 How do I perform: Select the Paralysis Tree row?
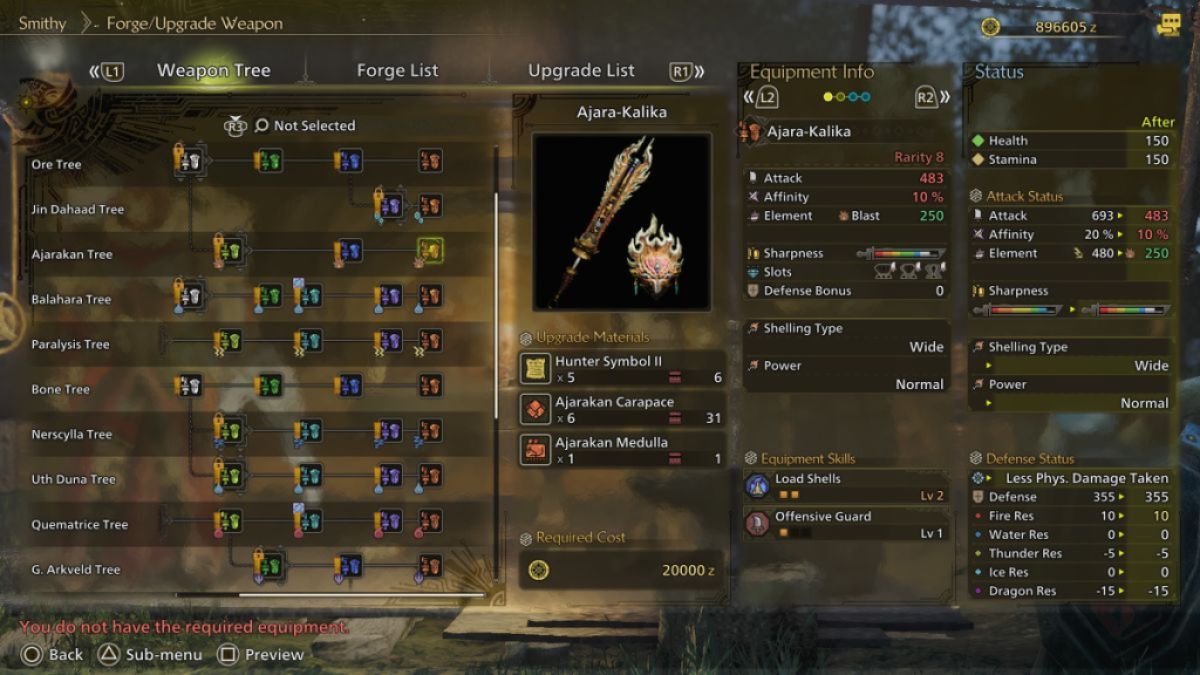coord(70,344)
